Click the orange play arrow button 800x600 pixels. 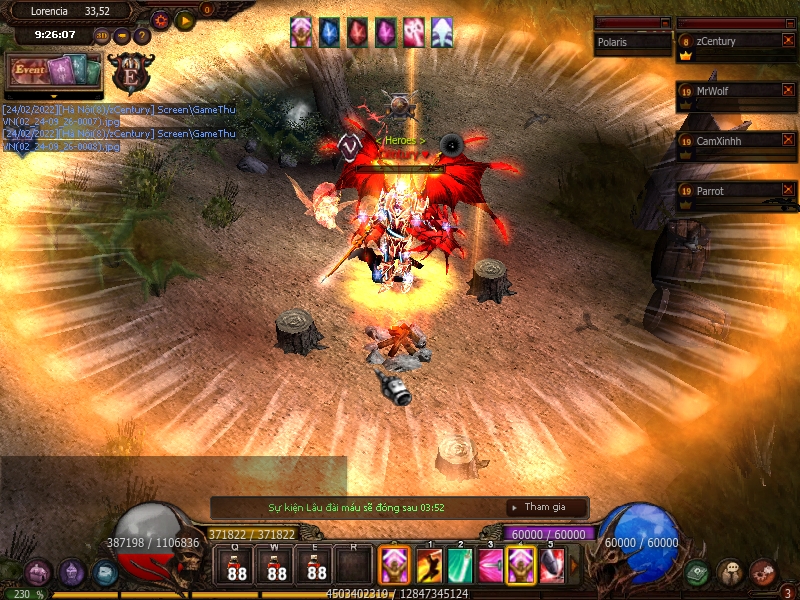pyautogui.click(x=184, y=19)
